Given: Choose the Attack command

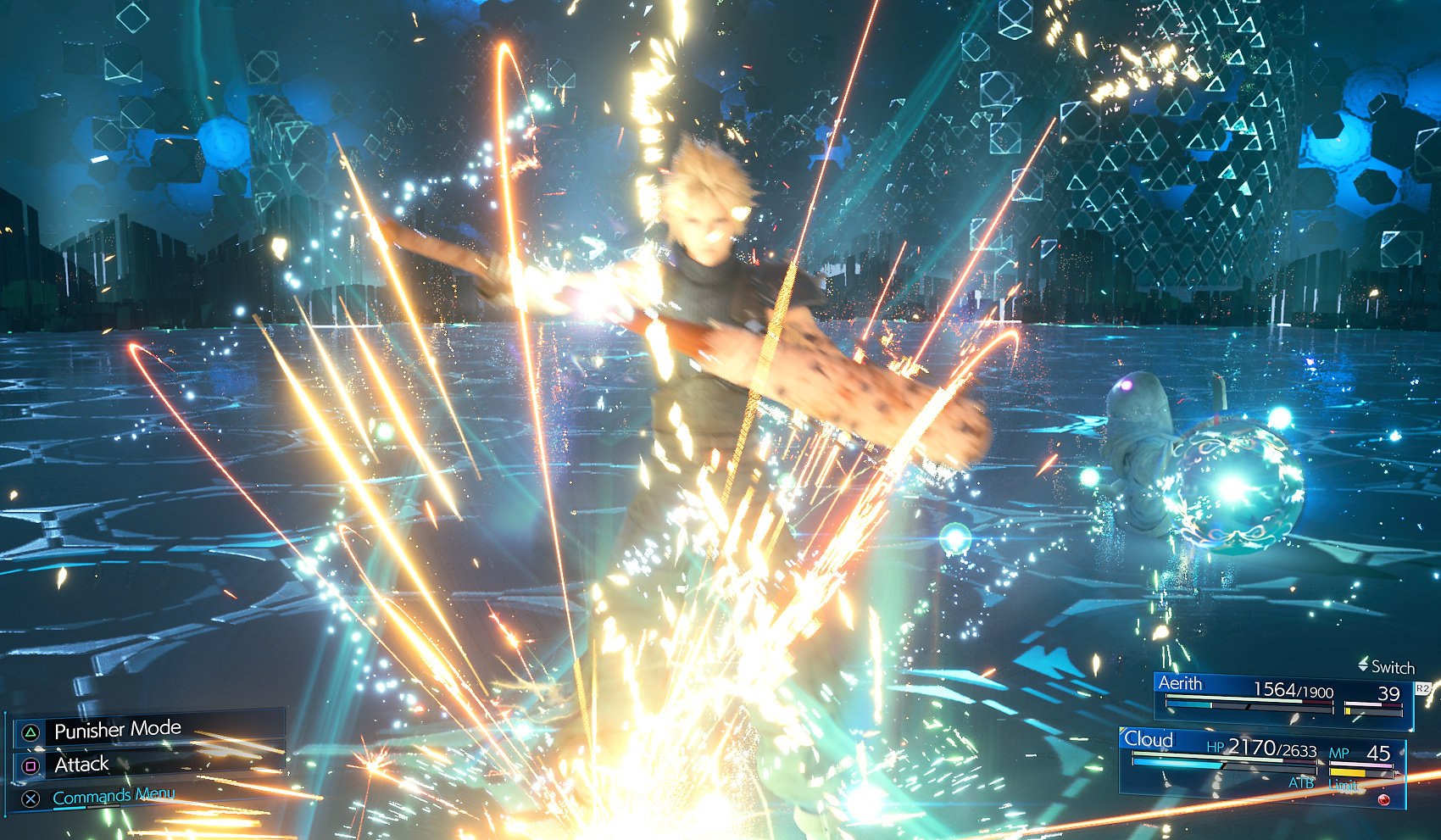Looking at the screenshot, I should click(82, 765).
